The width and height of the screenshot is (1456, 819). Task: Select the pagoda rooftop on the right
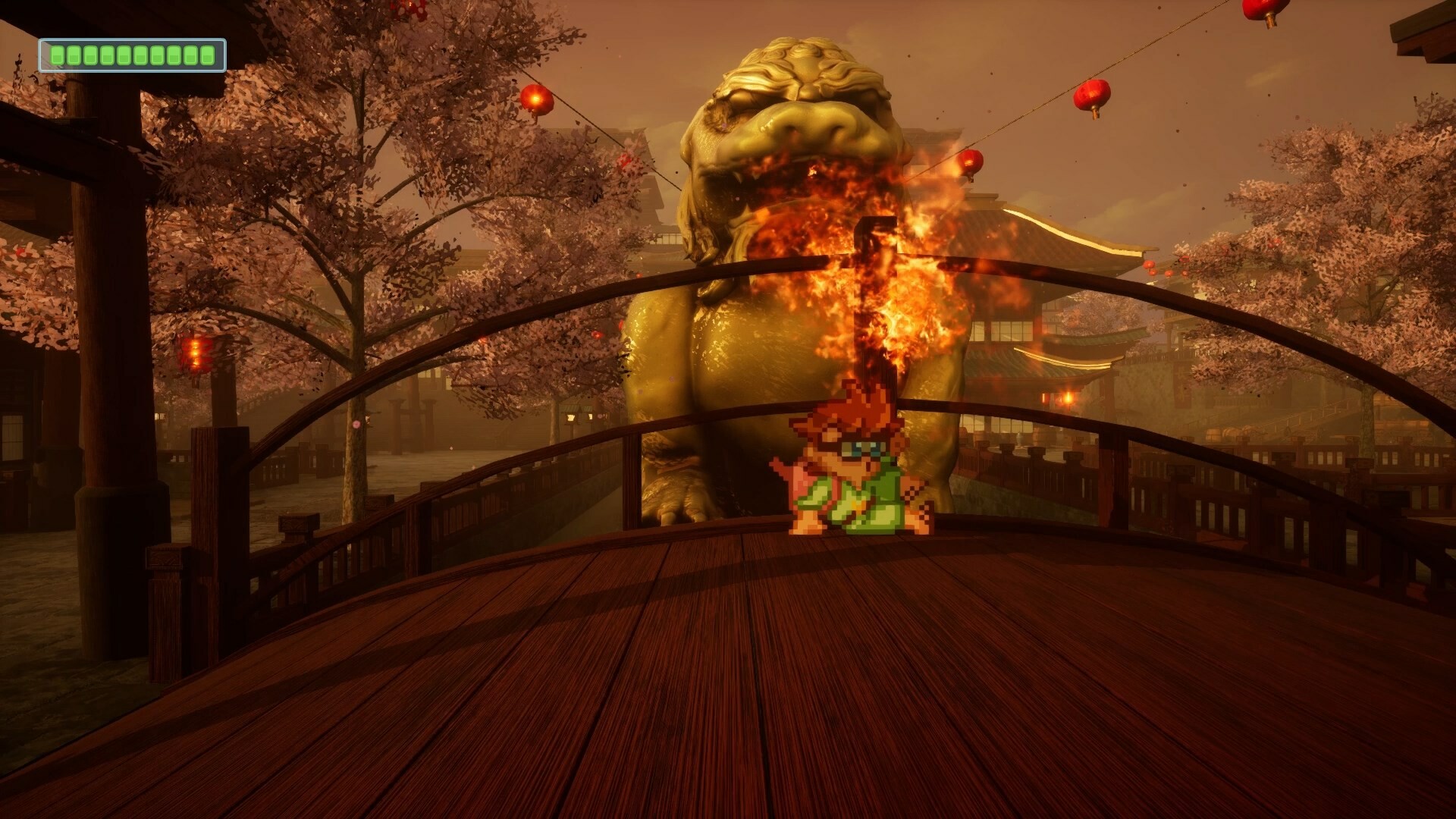1062,250
